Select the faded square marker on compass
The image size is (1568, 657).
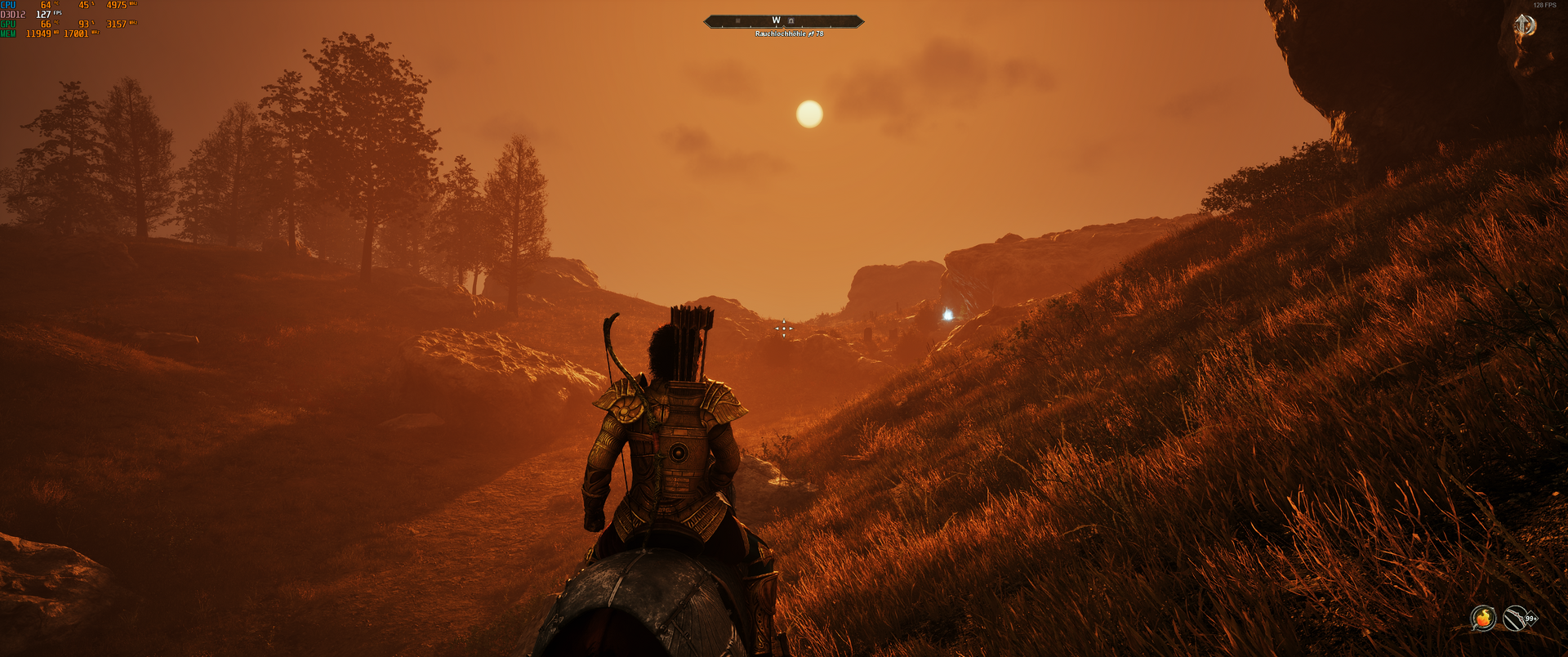737,21
